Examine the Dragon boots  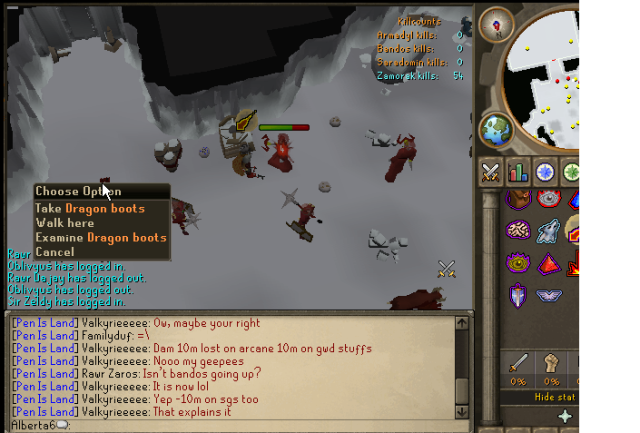(x=101, y=237)
